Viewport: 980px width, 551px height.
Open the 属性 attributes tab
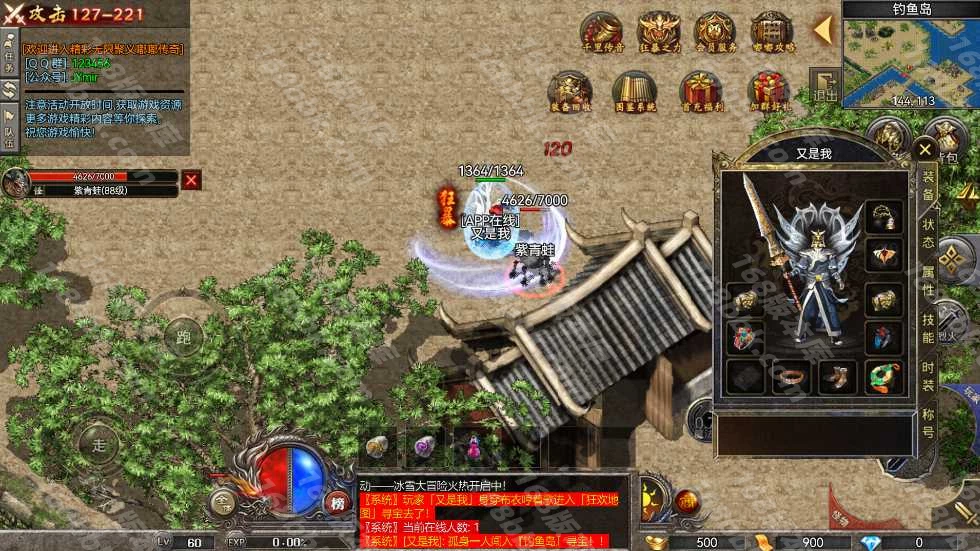click(x=928, y=278)
